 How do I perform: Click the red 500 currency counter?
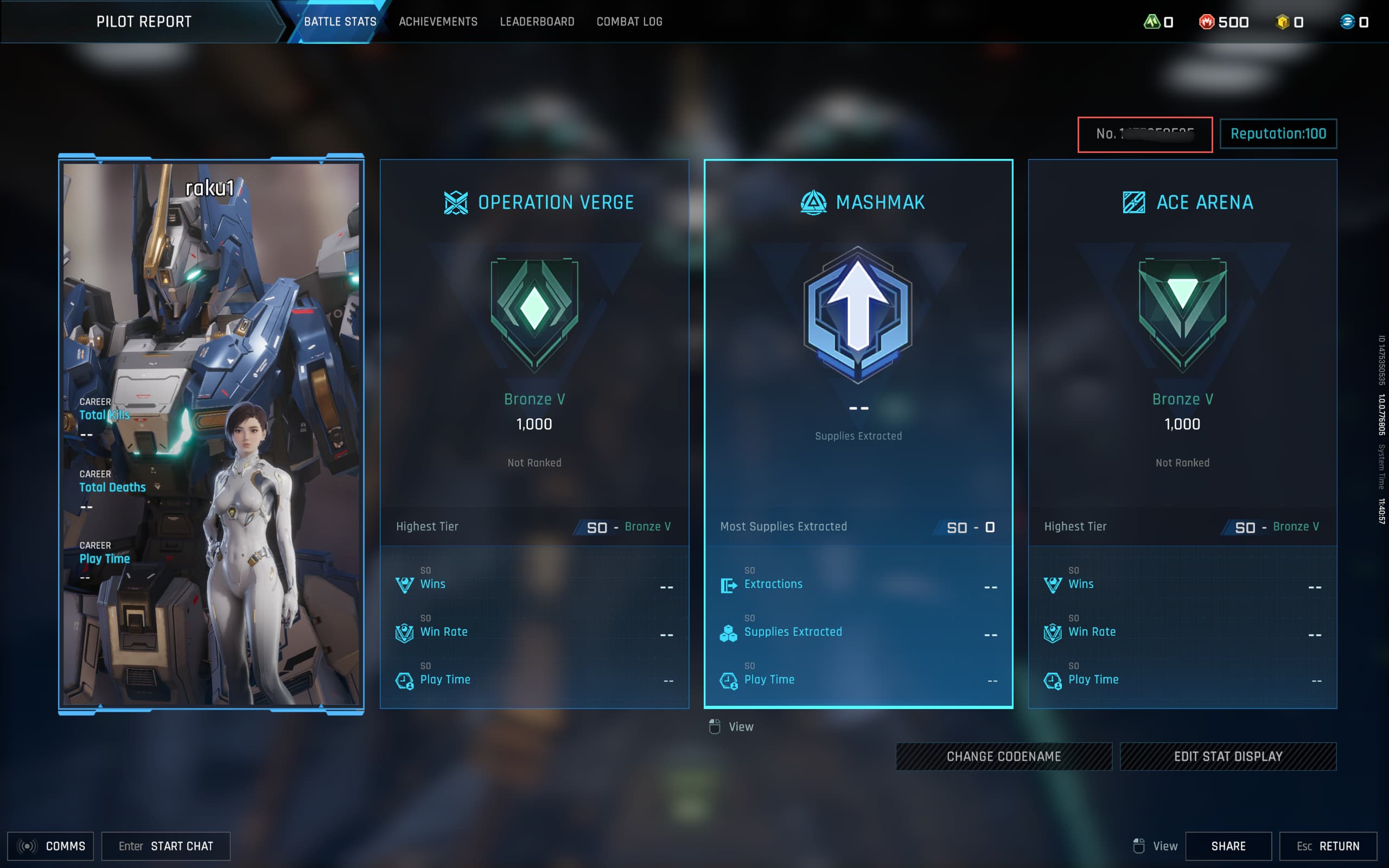tap(1224, 22)
